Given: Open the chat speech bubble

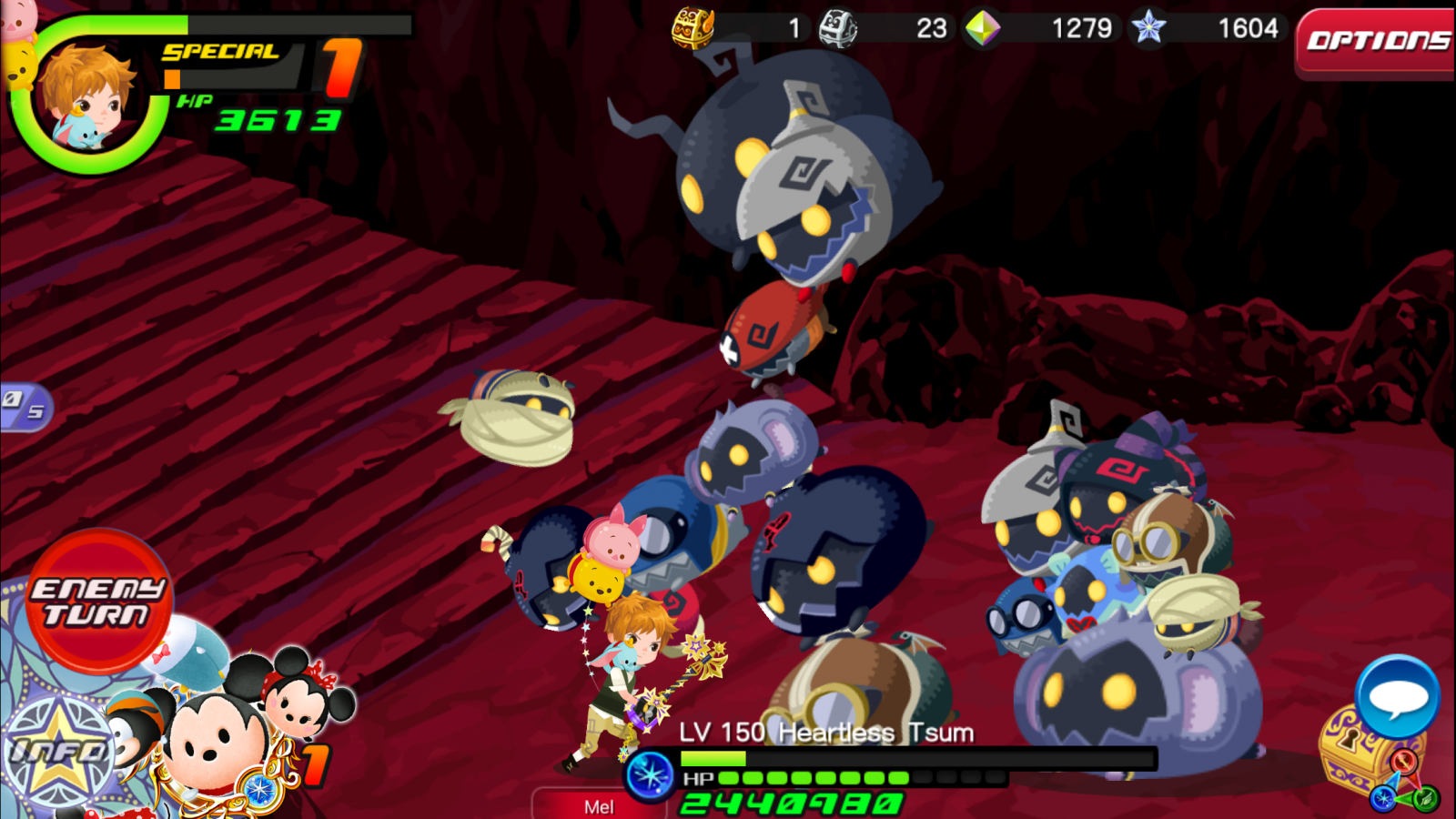Looking at the screenshot, I should (x=1397, y=696).
